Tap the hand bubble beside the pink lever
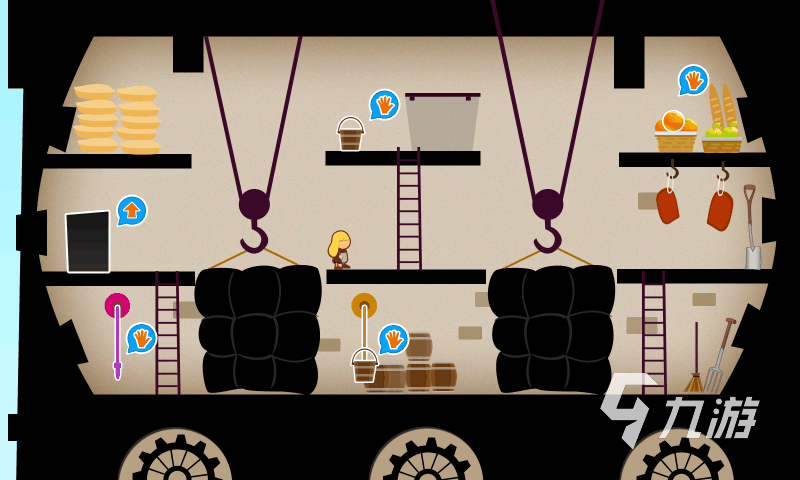The height and width of the screenshot is (480, 800). tap(141, 337)
